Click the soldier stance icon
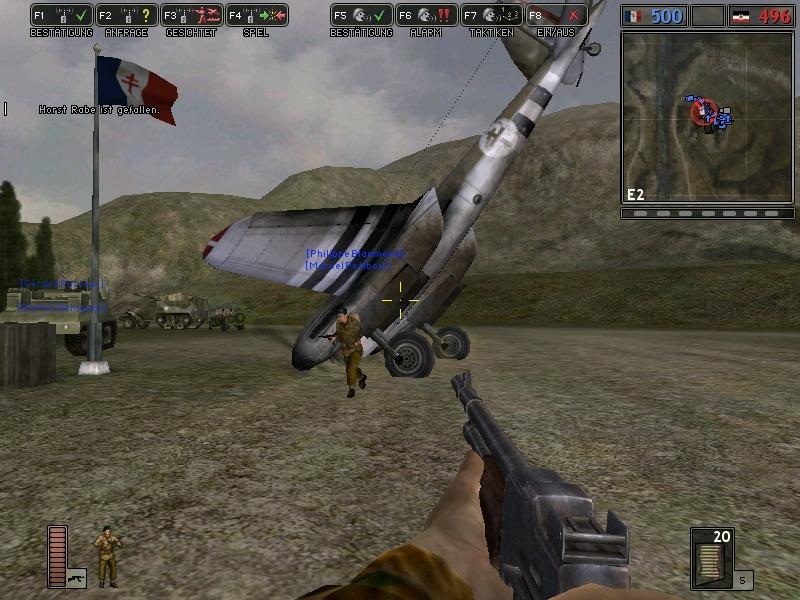 [106, 556]
